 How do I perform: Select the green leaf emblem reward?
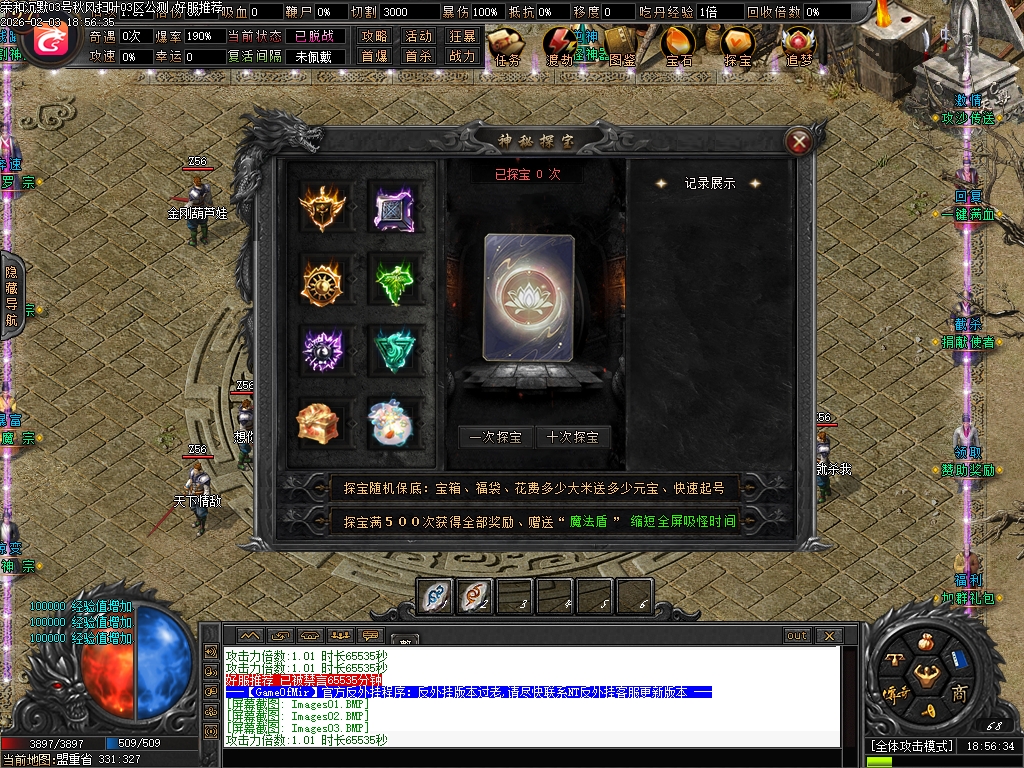click(392, 280)
